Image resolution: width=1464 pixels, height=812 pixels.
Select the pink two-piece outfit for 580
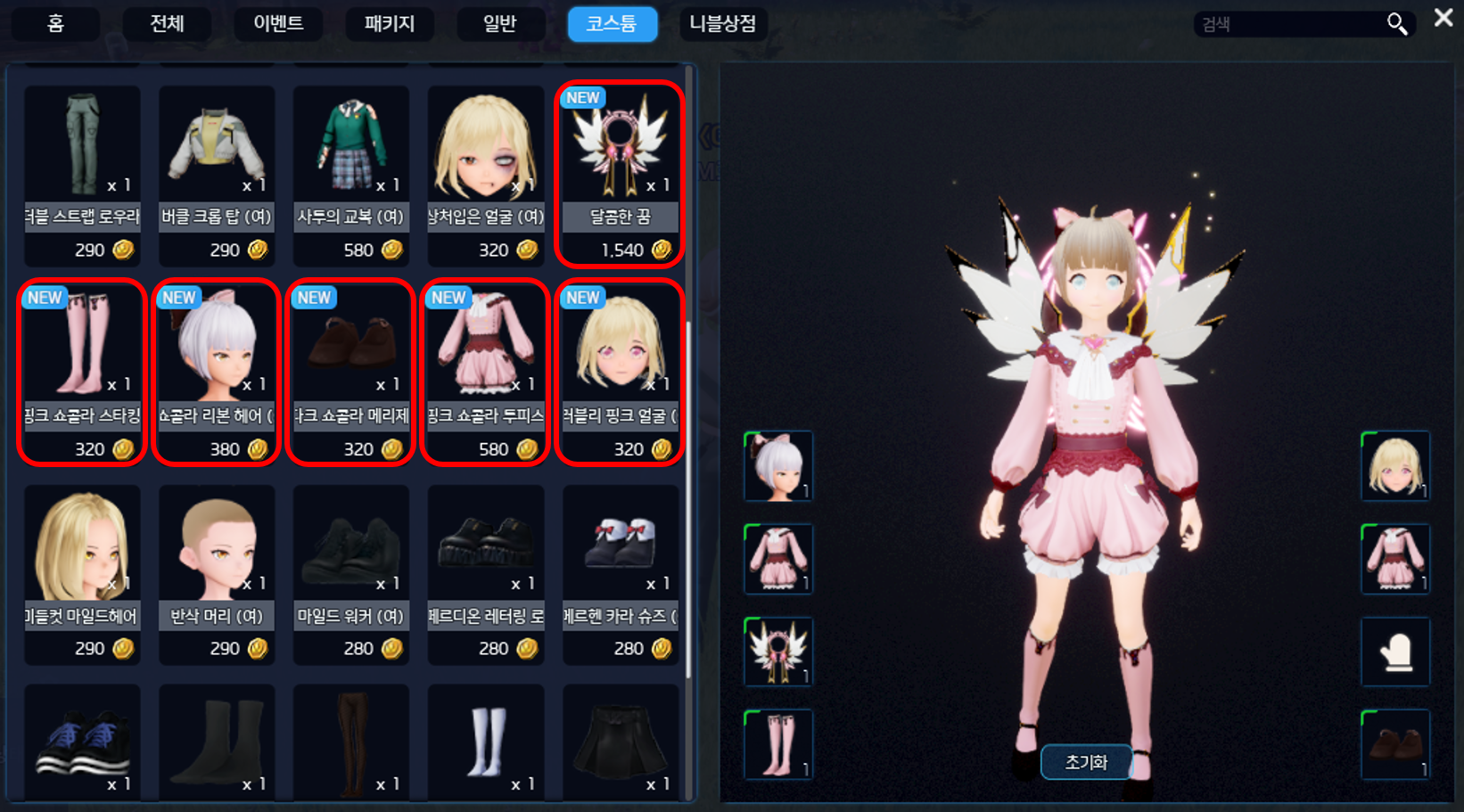[x=485, y=373]
